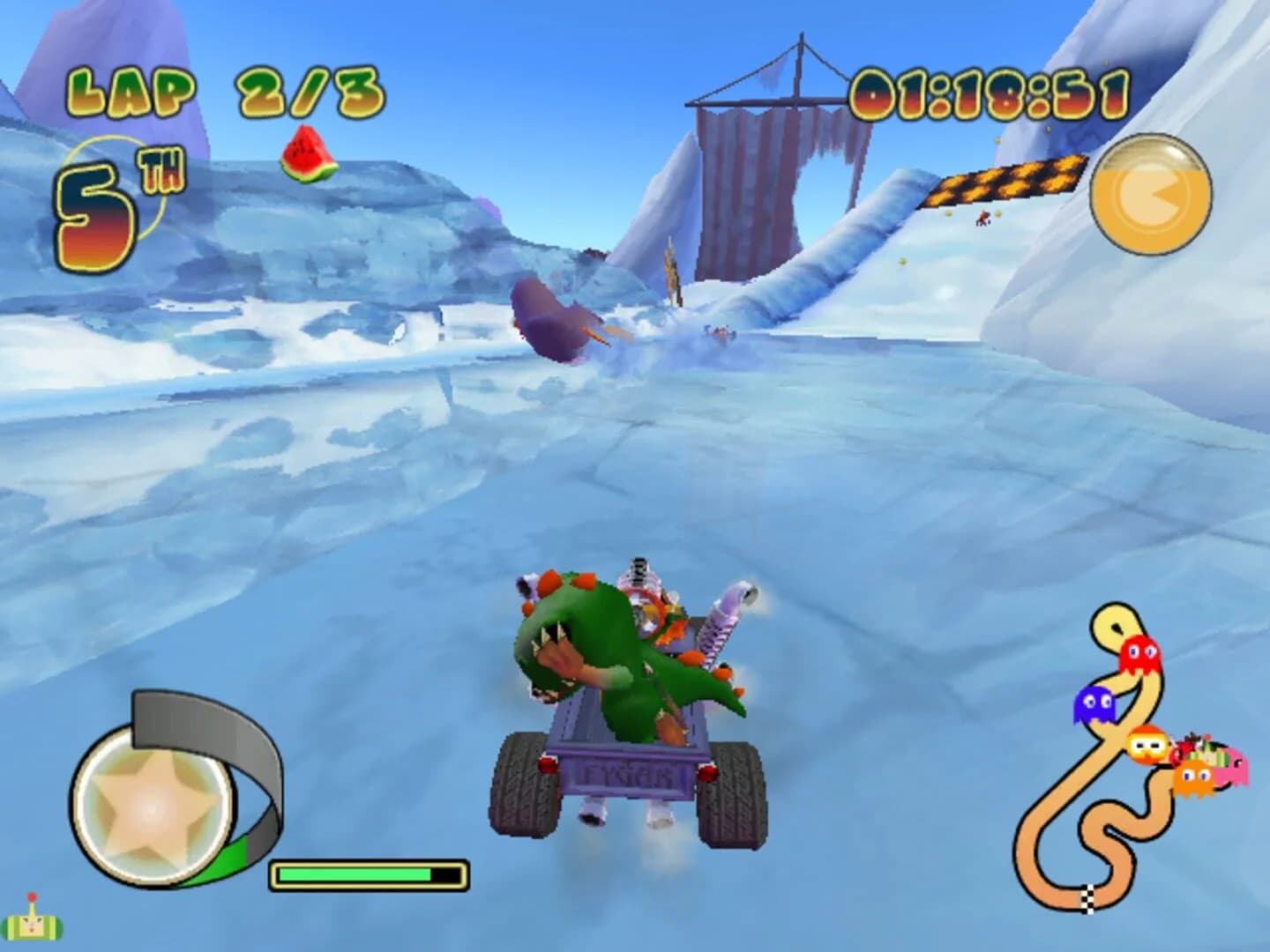
Task: Click the yellow masked racer icon on the minimap
Action: [1147, 745]
